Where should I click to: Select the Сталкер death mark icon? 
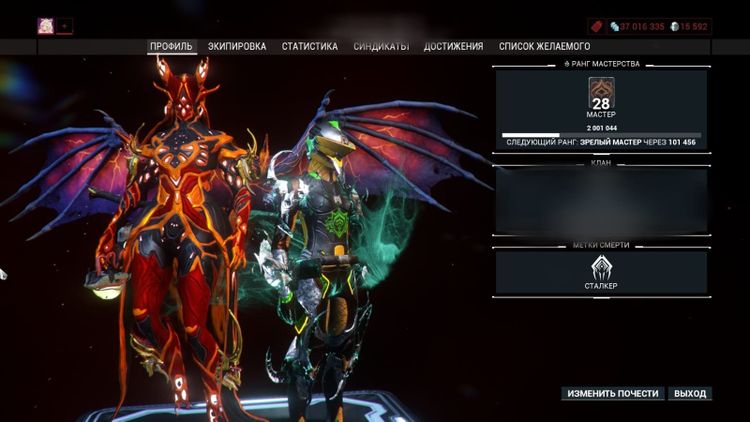point(601,268)
